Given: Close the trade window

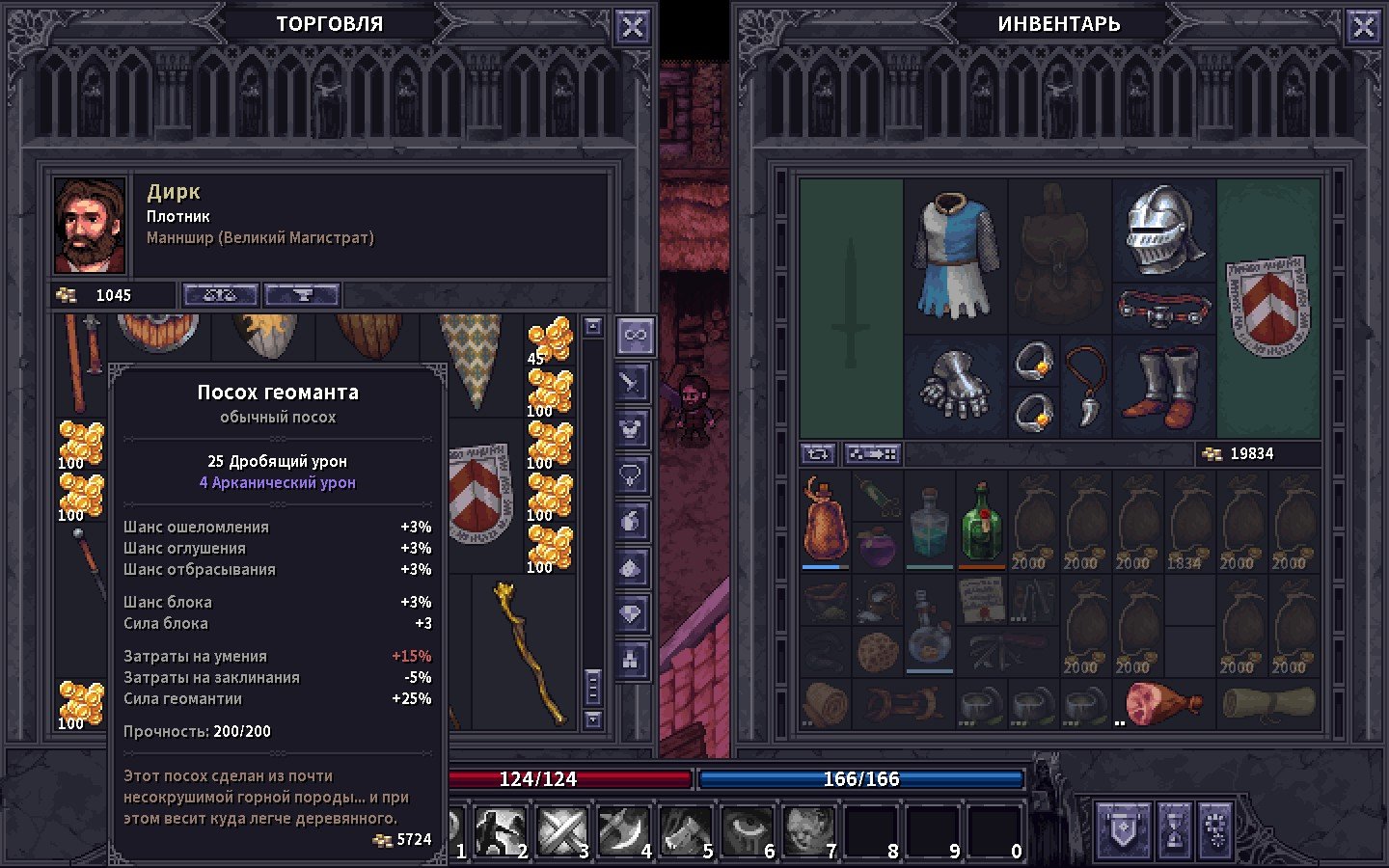Looking at the screenshot, I should pyautogui.click(x=632, y=26).
